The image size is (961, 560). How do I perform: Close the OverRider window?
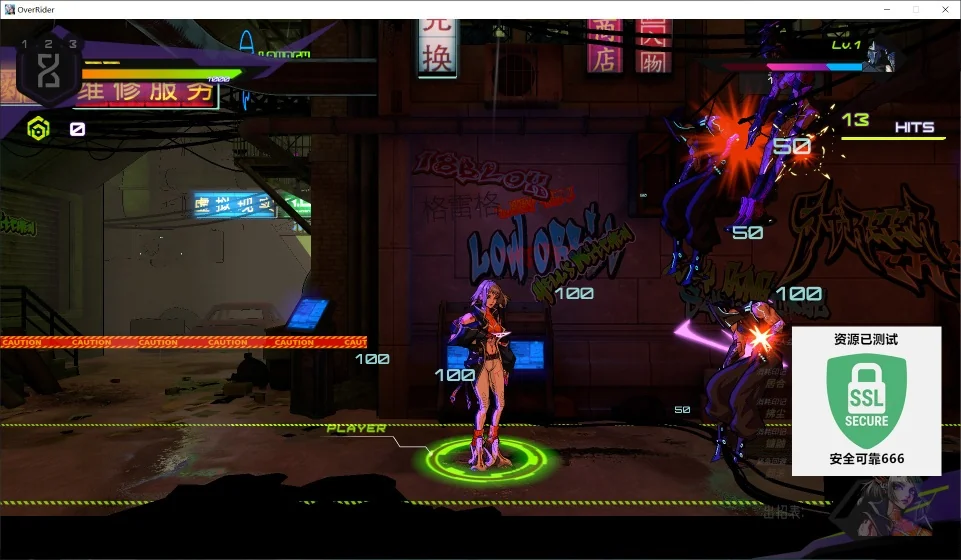[944, 9]
